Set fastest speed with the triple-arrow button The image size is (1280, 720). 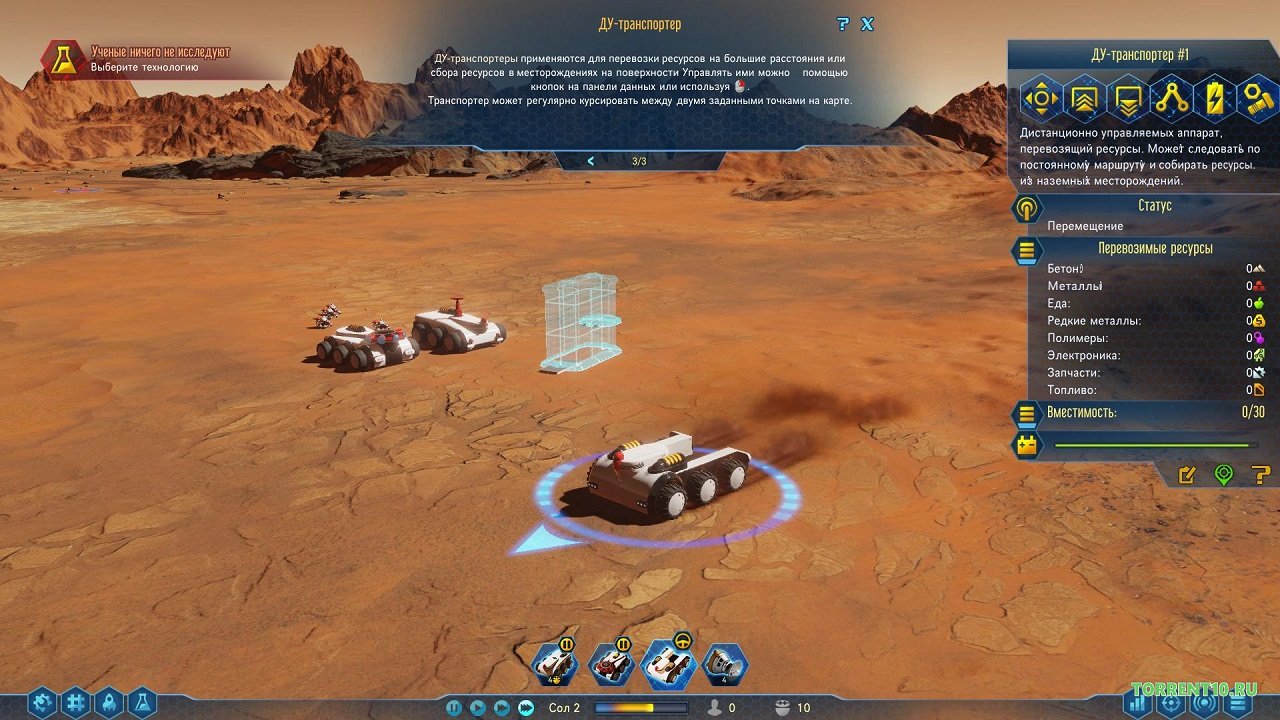tap(526, 708)
